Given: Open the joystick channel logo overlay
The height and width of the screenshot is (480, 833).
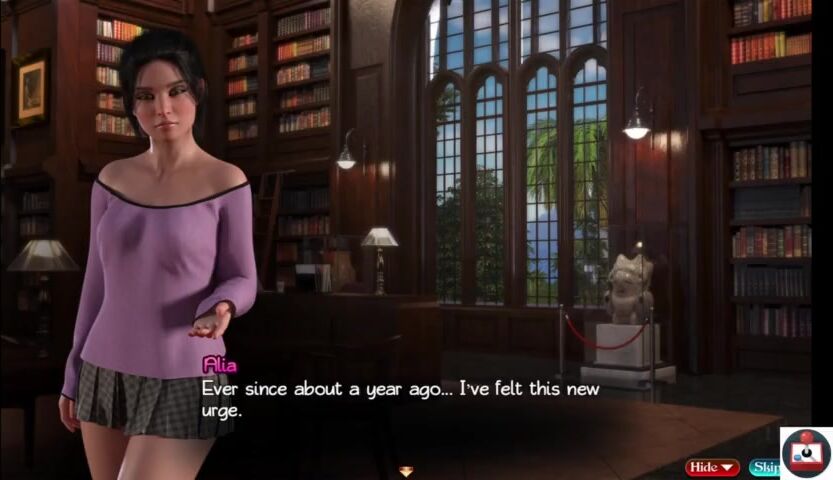Looking at the screenshot, I should (x=806, y=453).
